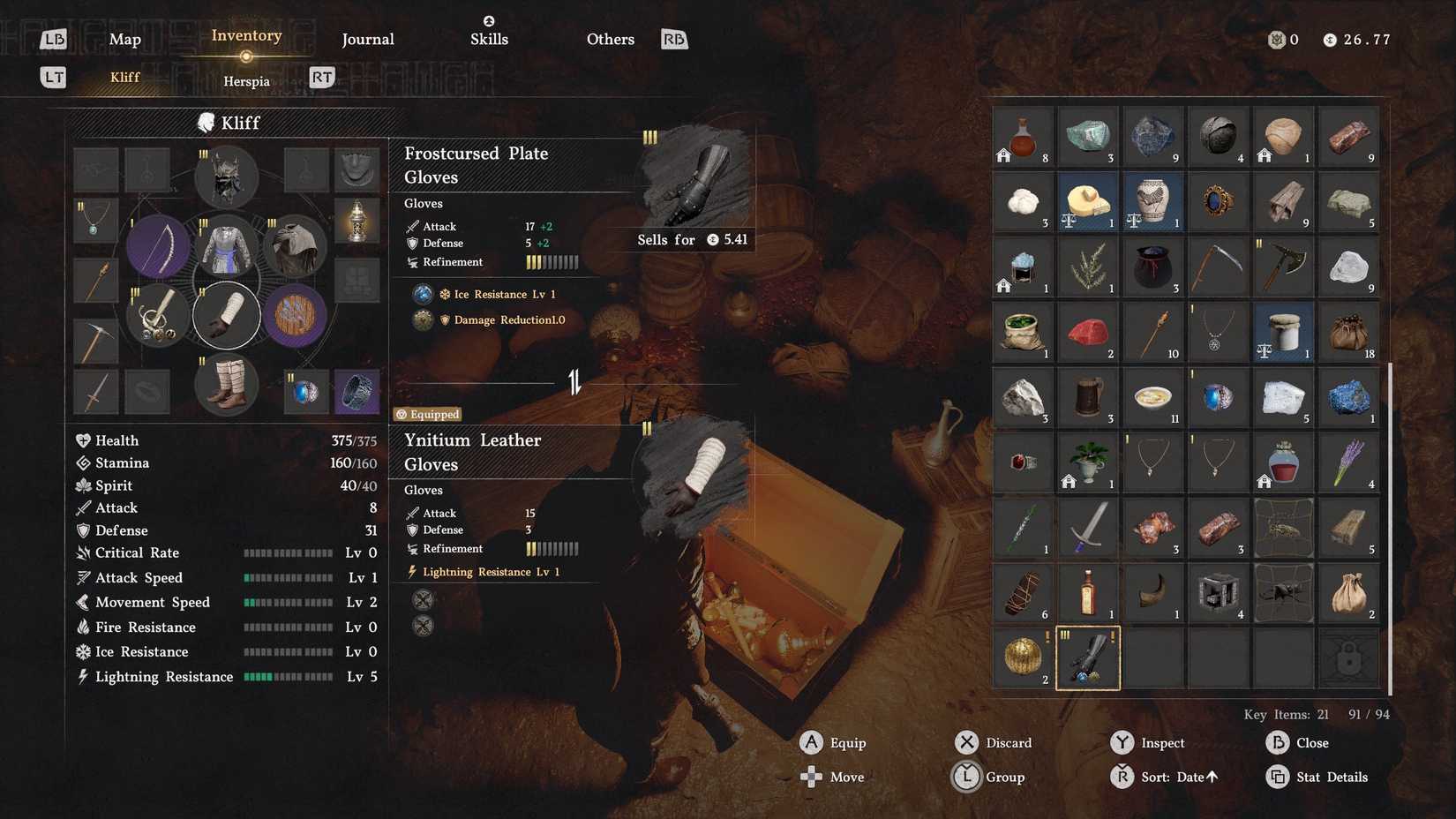
Task: Open the golden orb item slot
Action: (x=1022, y=657)
